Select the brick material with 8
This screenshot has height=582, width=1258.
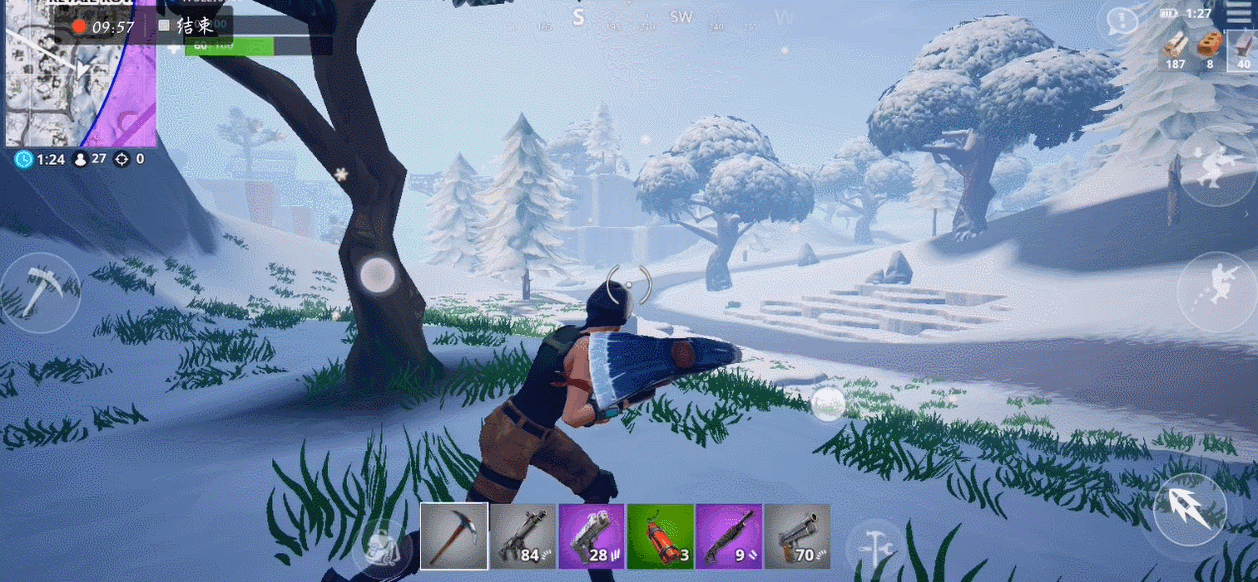(x=1210, y=50)
